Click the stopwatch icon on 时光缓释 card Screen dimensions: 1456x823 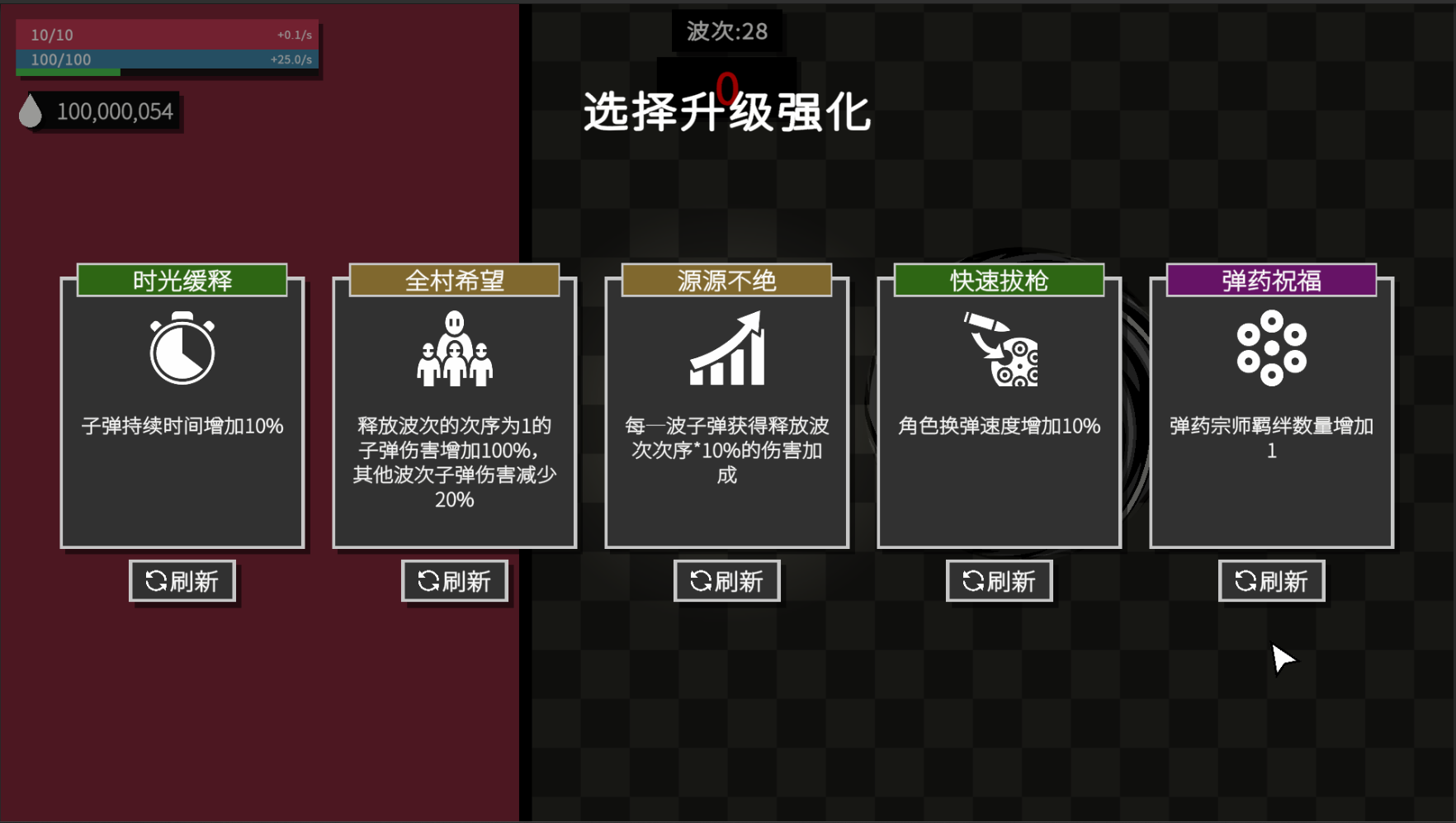tap(182, 350)
